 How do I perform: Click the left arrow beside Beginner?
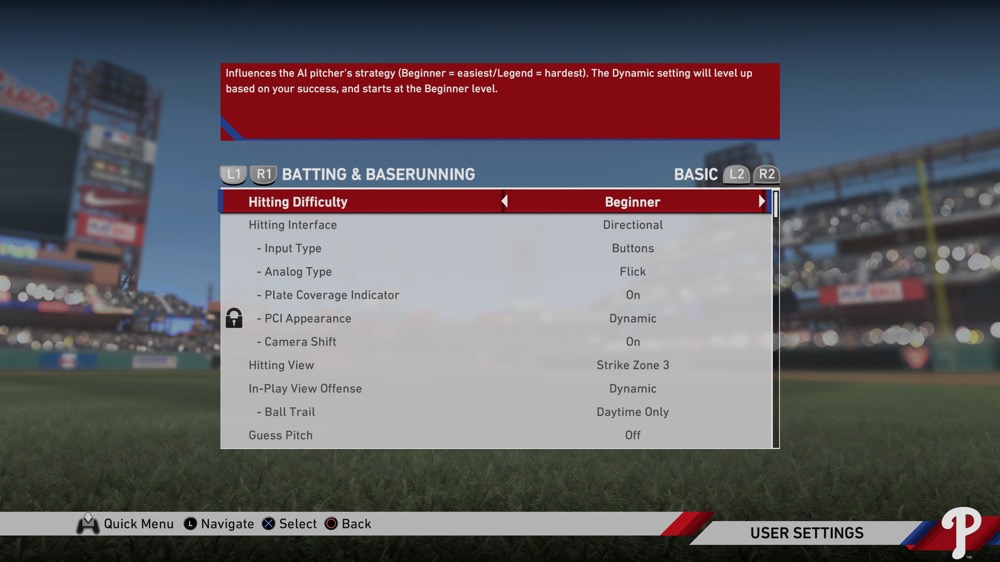pos(504,202)
